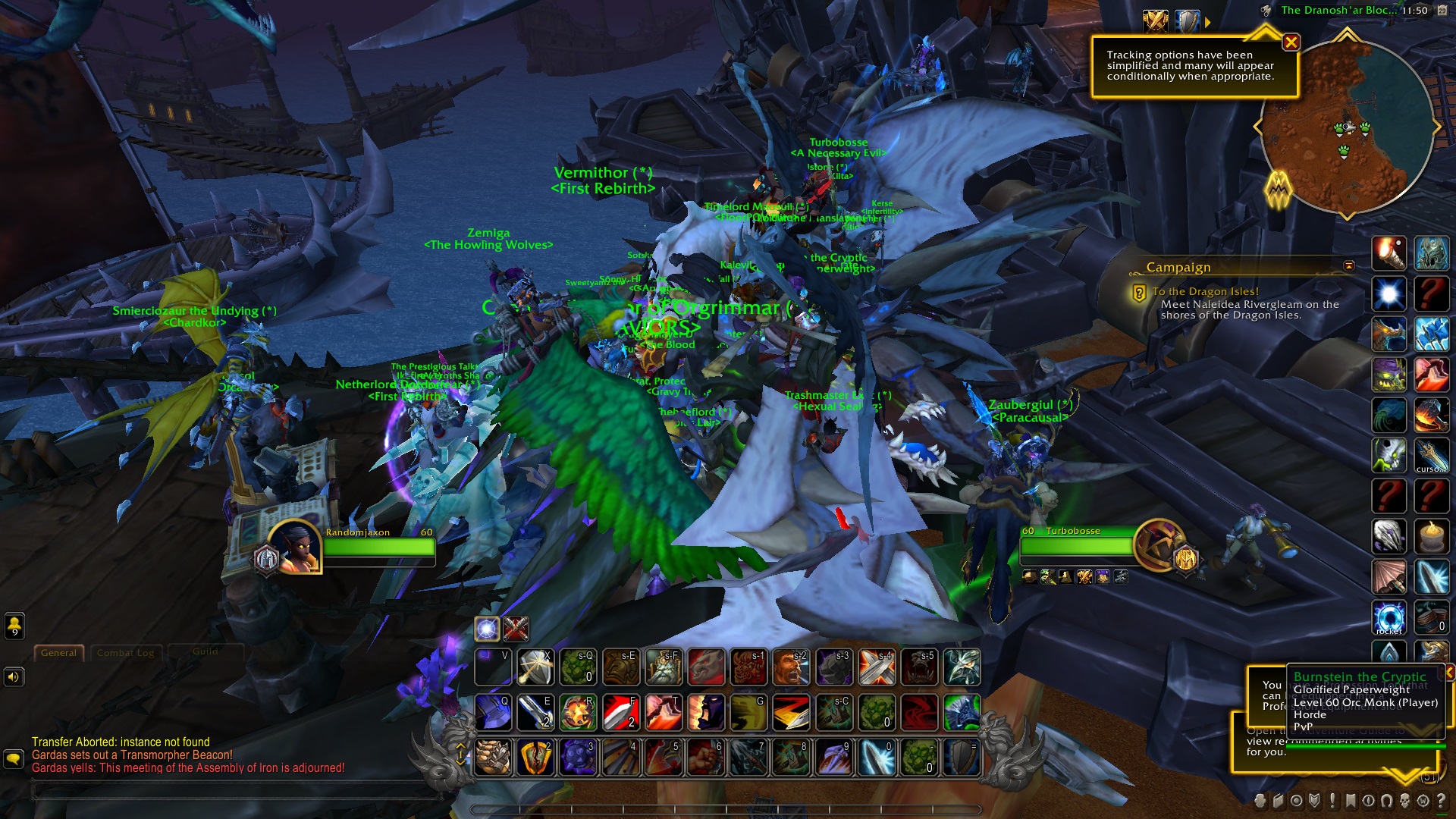Viewport: 1456px width, 819px height.
Task: Use the torch item in side bar
Action: tap(1389, 253)
